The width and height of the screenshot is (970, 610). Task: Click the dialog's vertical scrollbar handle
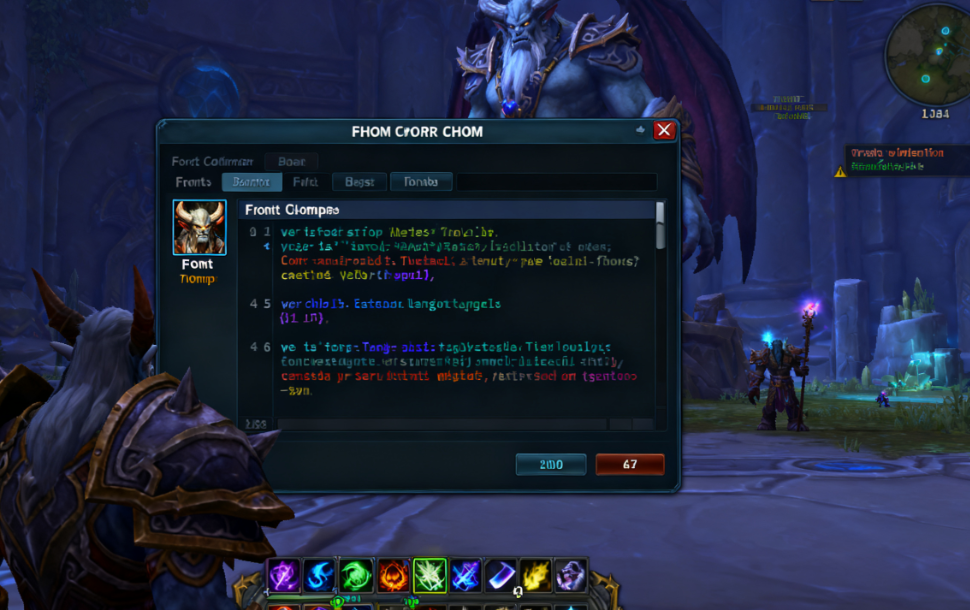pyautogui.click(x=659, y=225)
